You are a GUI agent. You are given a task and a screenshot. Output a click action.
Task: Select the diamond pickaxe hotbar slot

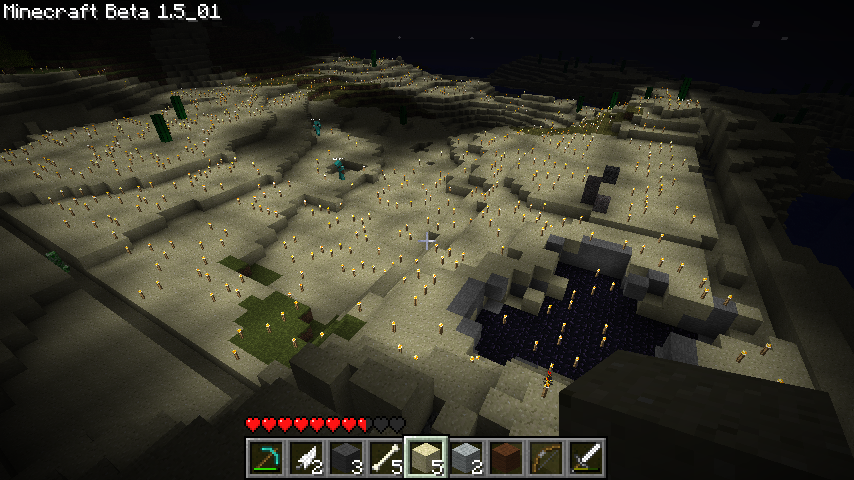pos(266,457)
